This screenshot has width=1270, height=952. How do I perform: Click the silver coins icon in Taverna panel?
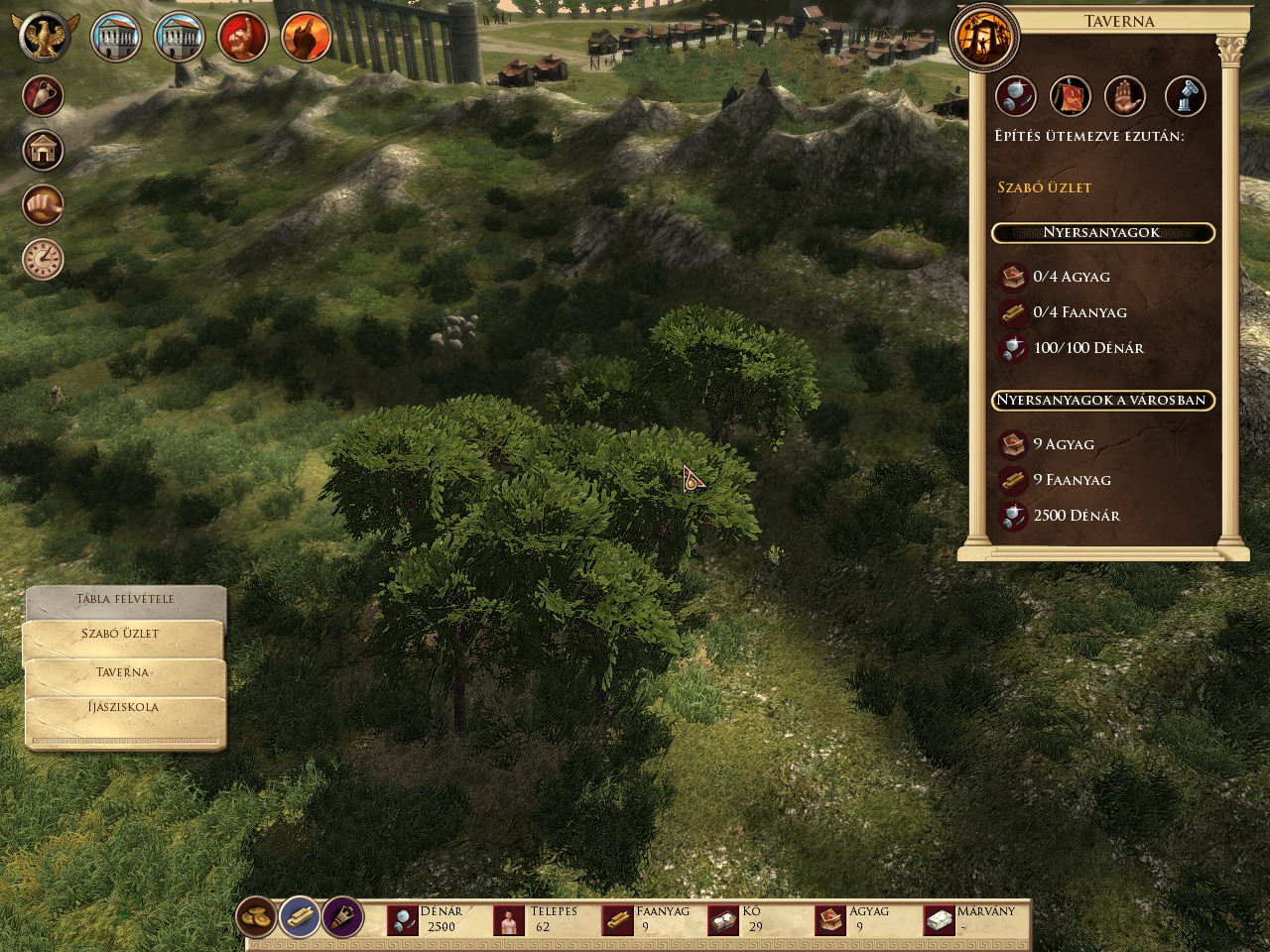click(x=1015, y=96)
